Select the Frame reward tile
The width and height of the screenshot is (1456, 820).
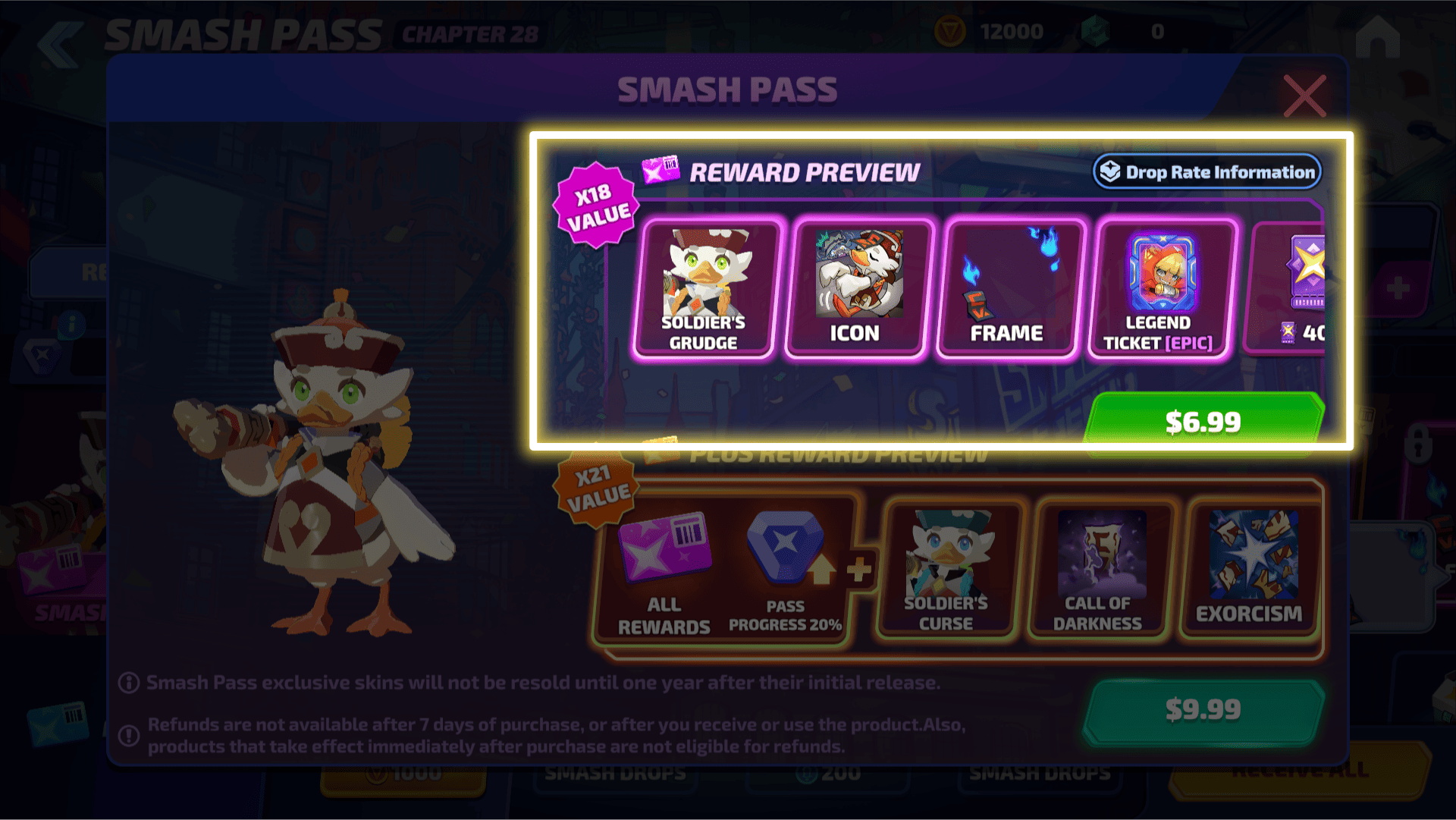click(1008, 288)
